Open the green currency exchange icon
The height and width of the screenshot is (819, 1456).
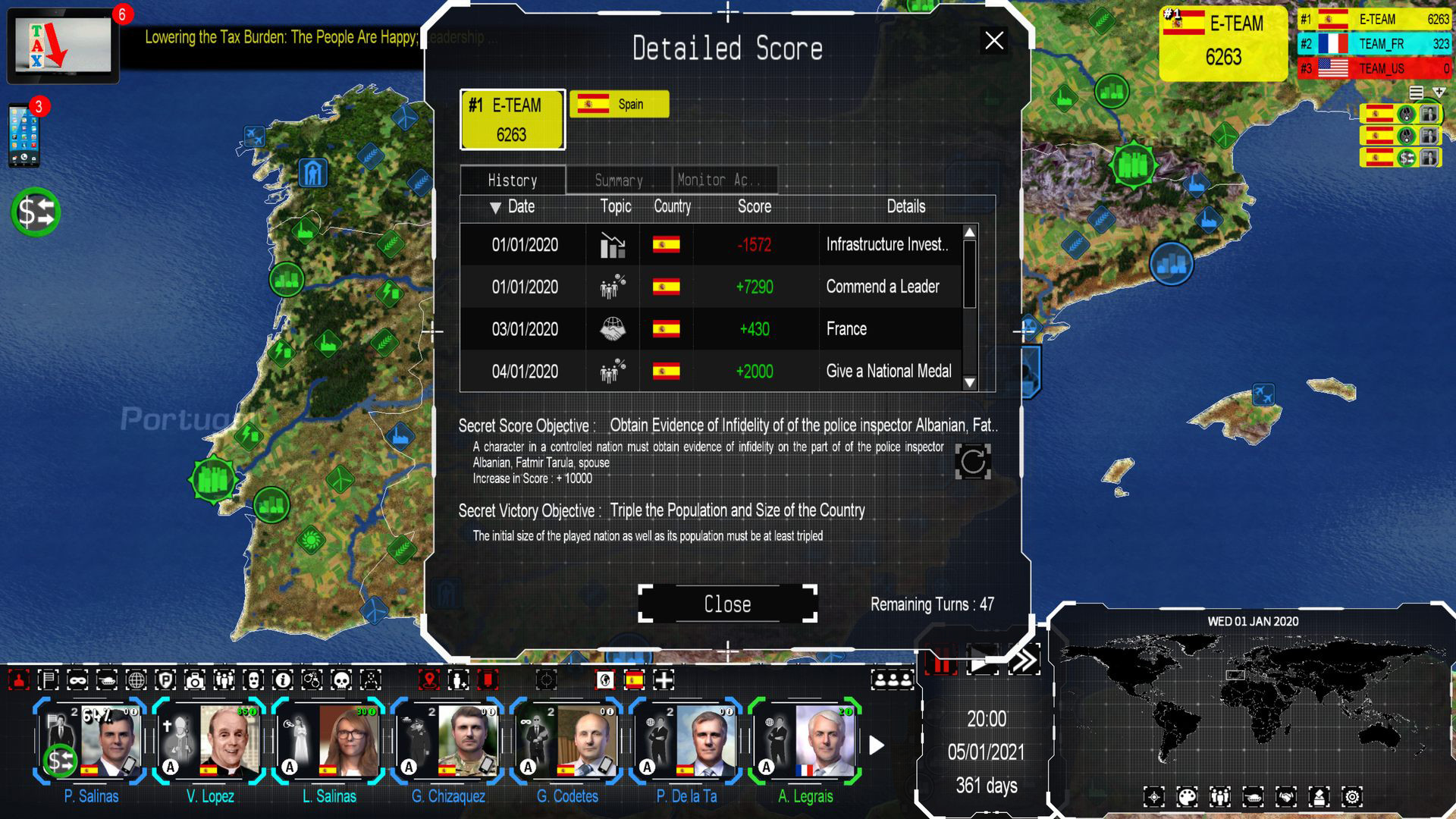point(33,213)
